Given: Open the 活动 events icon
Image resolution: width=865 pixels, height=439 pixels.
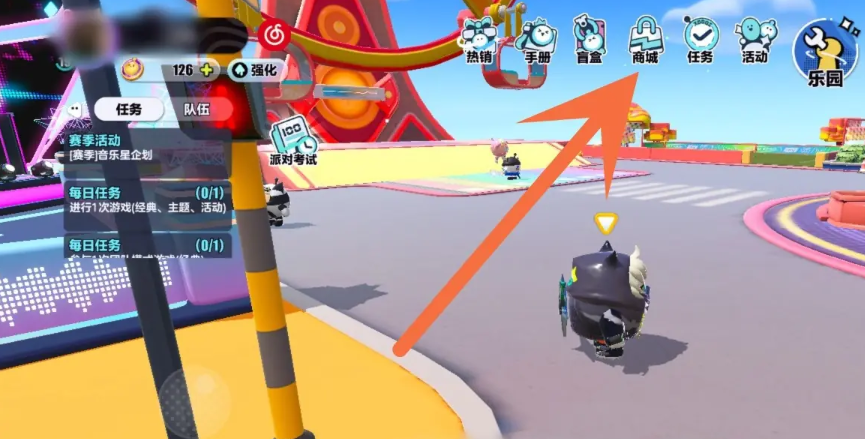Looking at the screenshot, I should (754, 39).
